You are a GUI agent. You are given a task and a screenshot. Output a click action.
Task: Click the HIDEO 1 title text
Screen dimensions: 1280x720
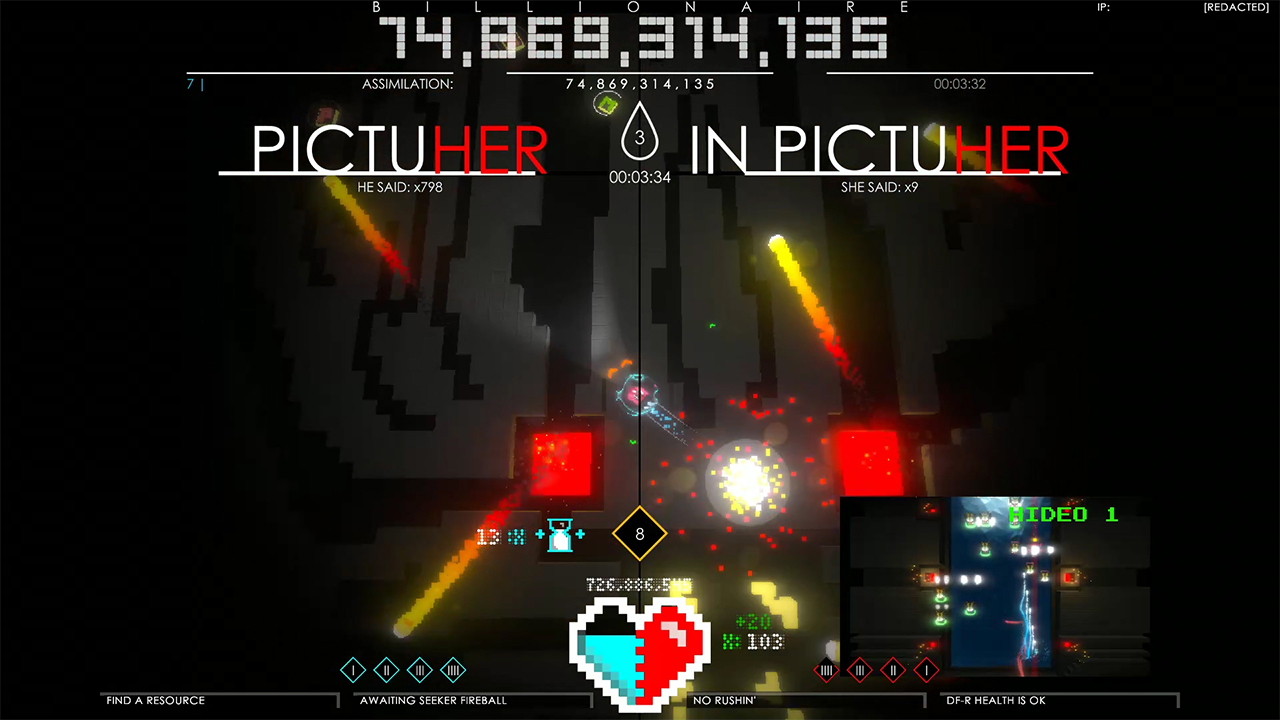click(x=1064, y=515)
